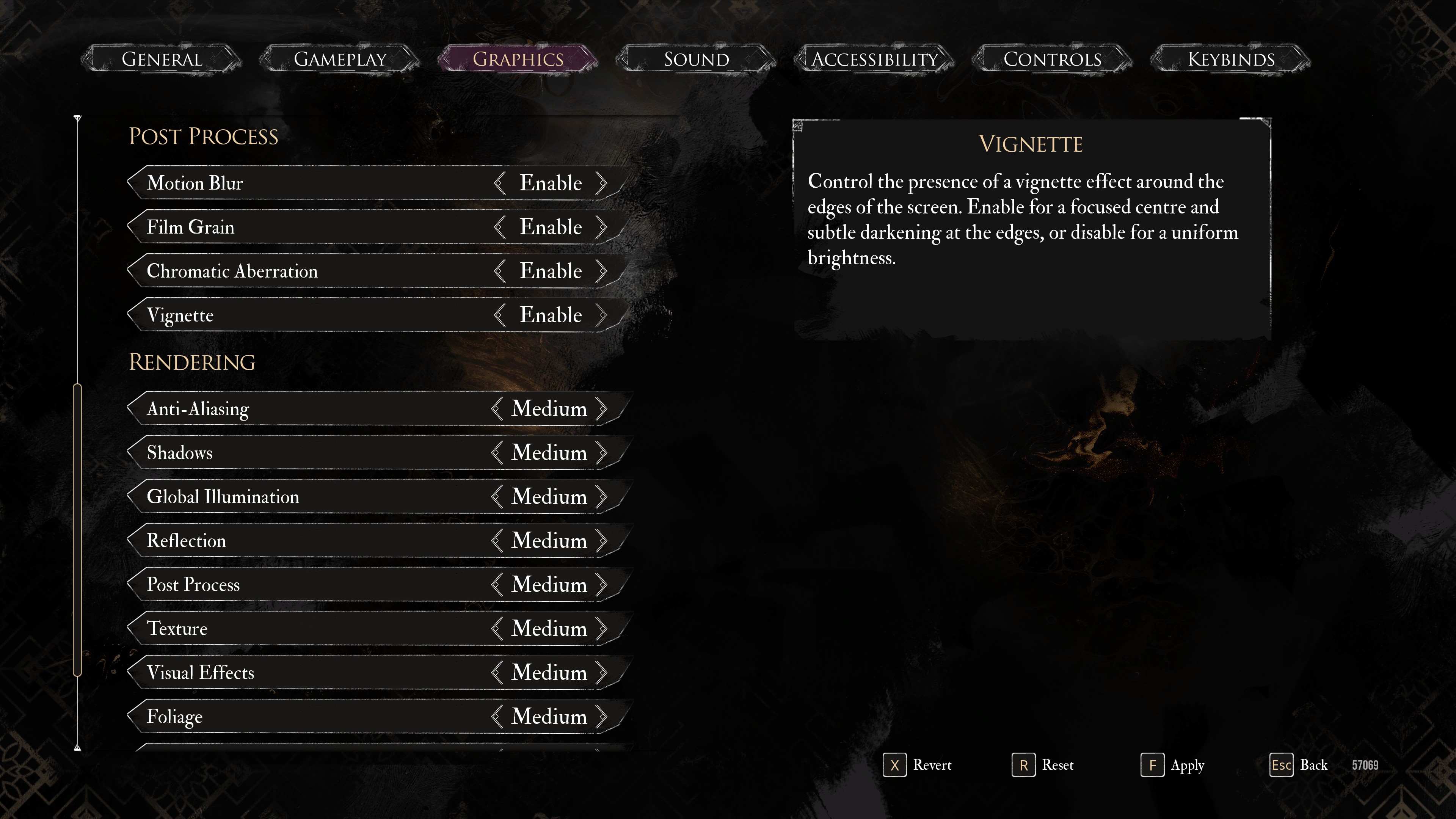Select the Sound tab
This screenshot has width=1456, height=819.
click(x=696, y=60)
